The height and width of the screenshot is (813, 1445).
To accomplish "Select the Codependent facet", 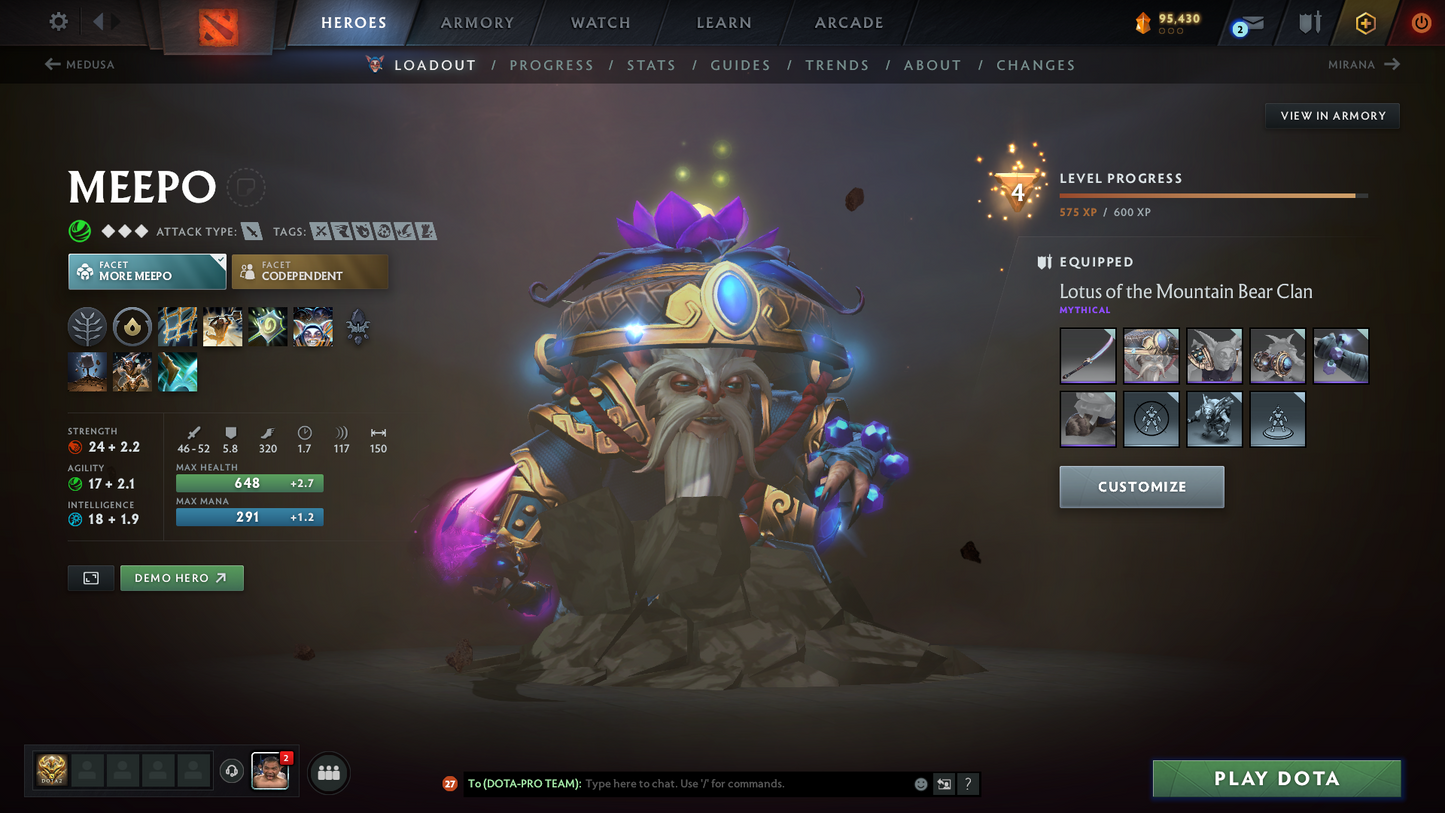I will [x=310, y=271].
